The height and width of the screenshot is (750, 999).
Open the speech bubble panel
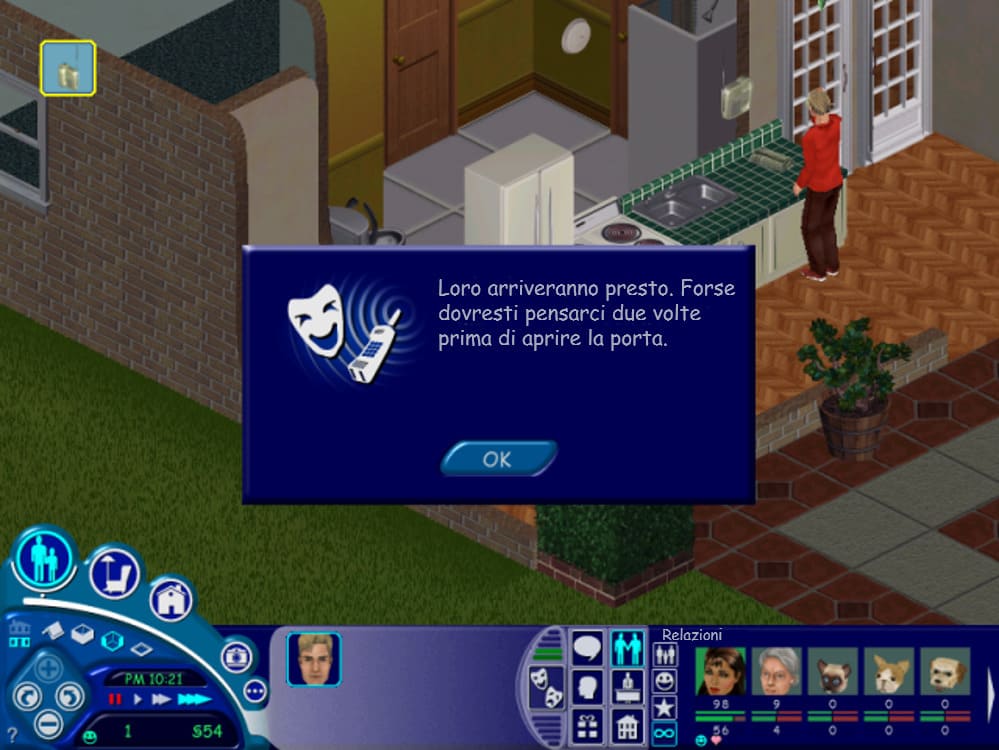587,648
